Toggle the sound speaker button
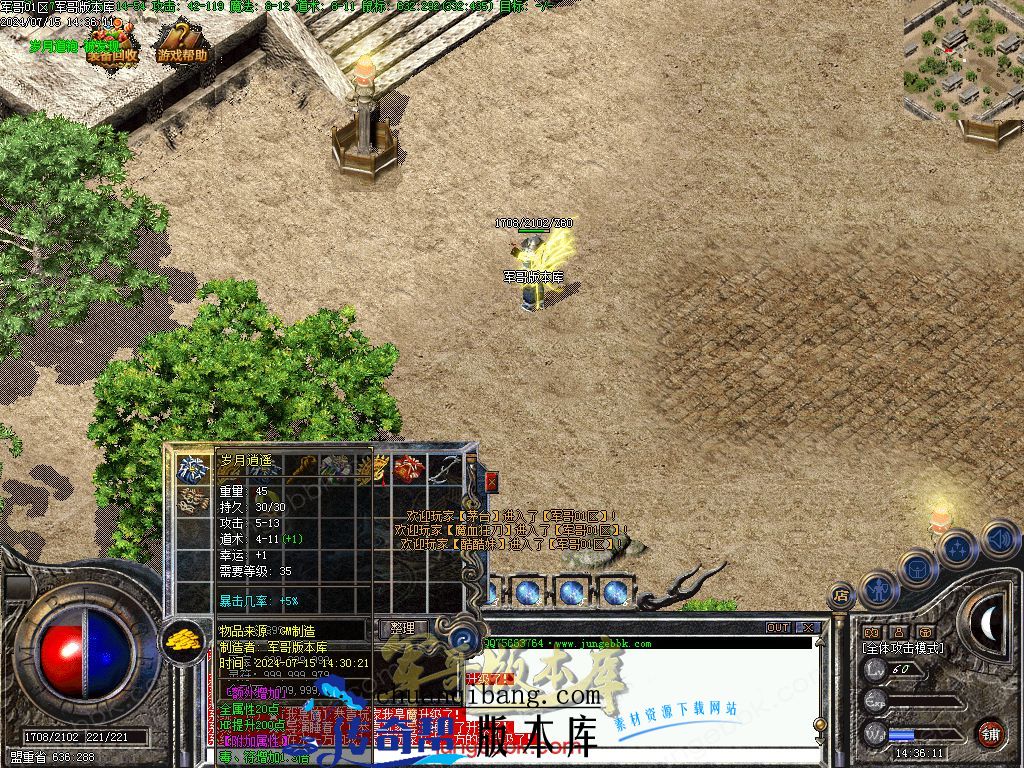1024x768 pixels. pyautogui.click(x=998, y=540)
